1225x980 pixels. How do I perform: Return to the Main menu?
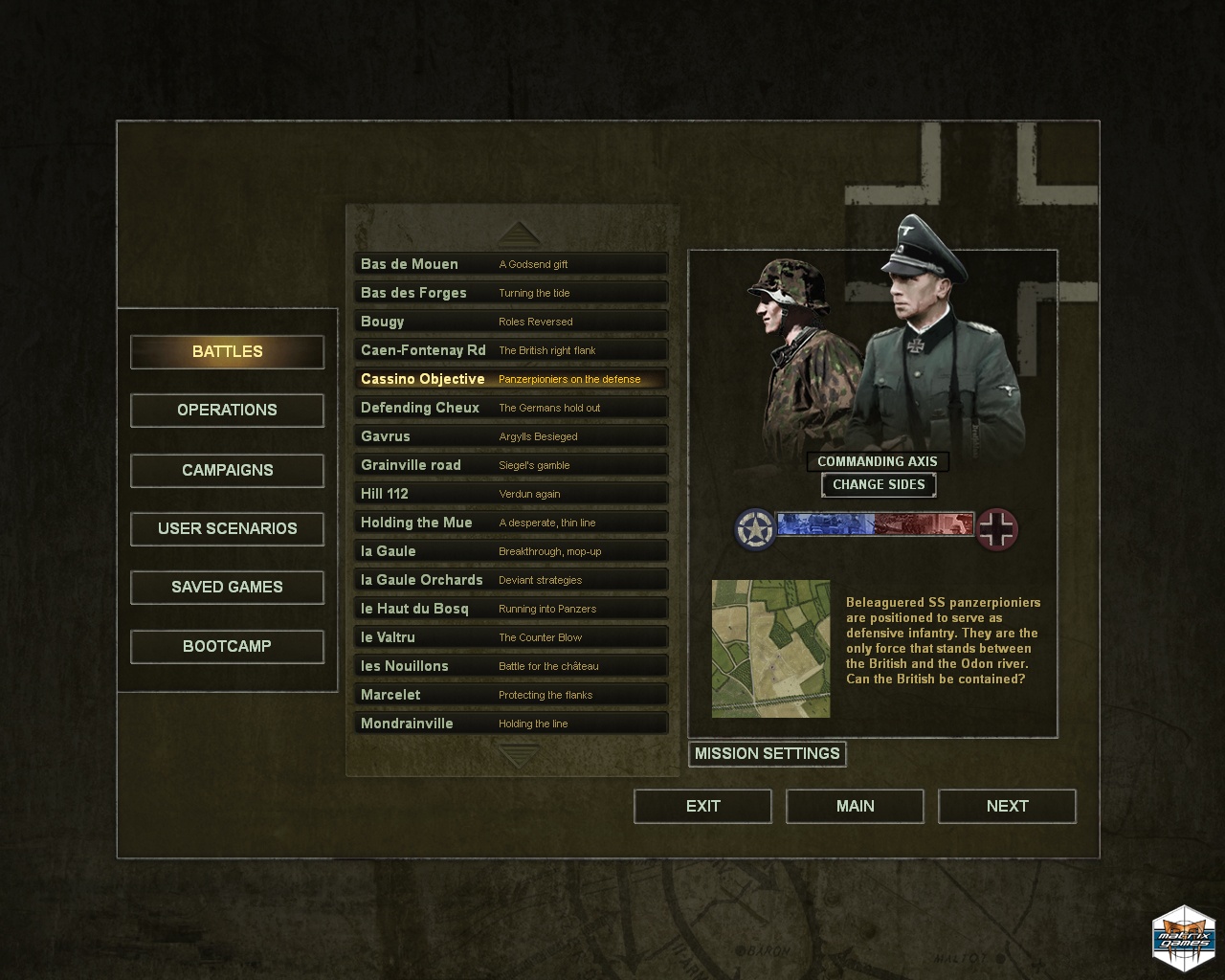(x=855, y=806)
